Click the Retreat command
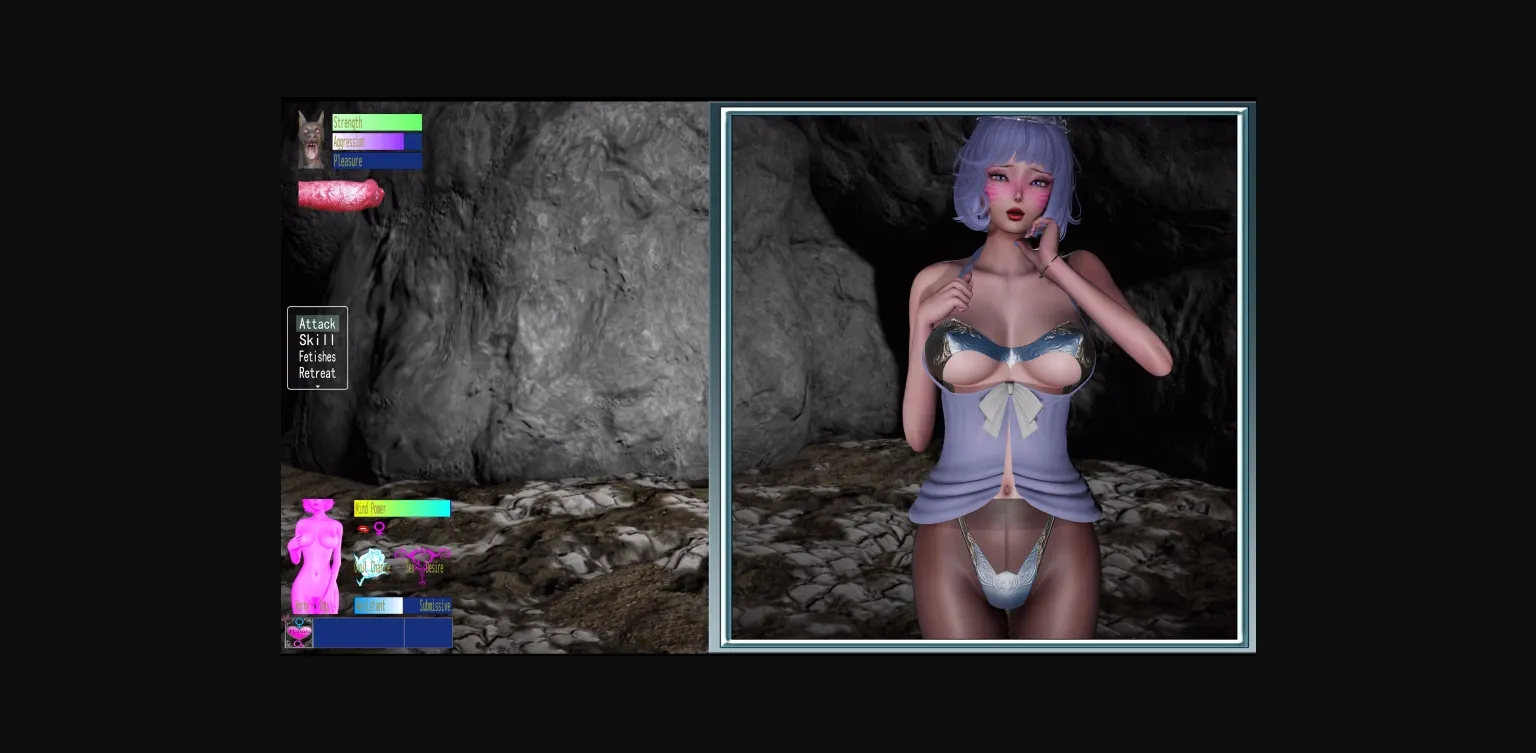 [x=317, y=372]
